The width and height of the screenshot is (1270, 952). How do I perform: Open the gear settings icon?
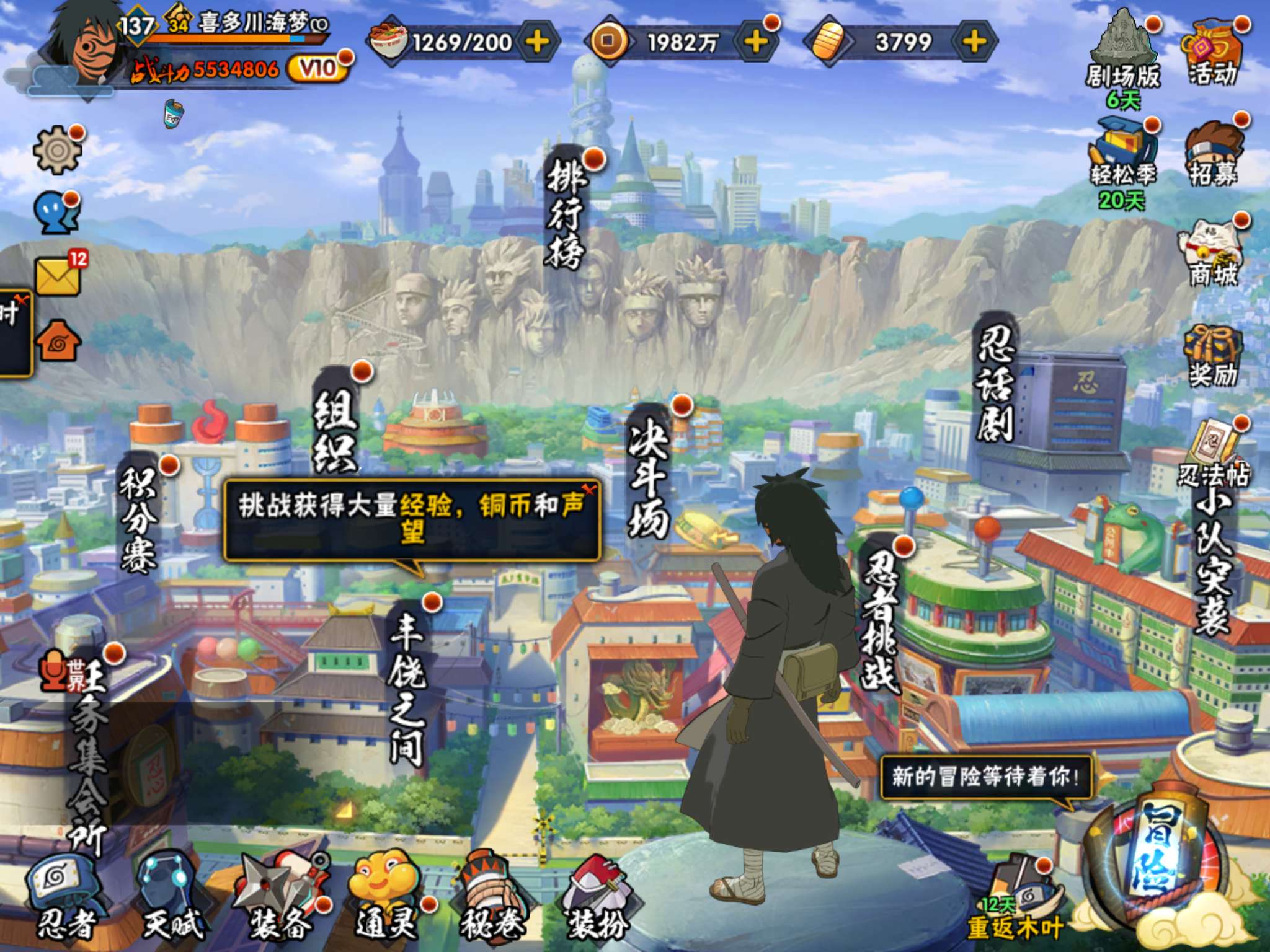coord(57,150)
